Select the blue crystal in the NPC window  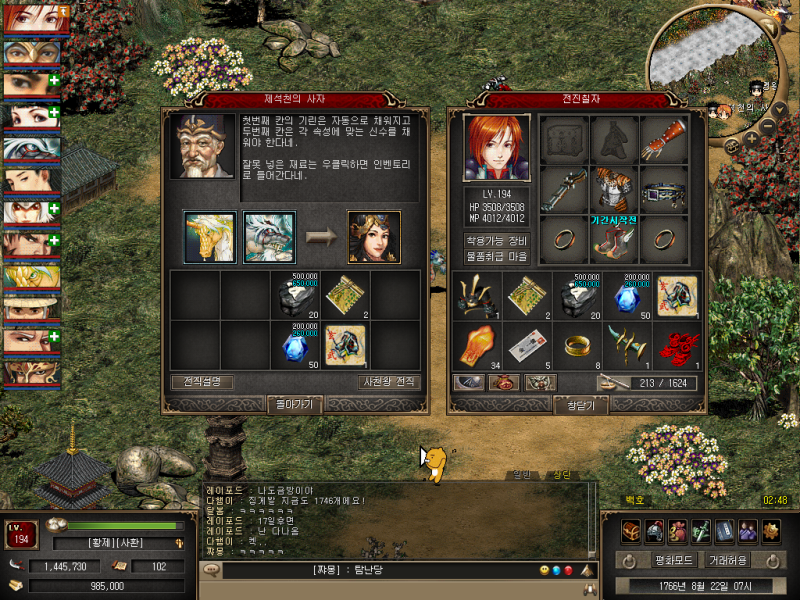coord(294,346)
